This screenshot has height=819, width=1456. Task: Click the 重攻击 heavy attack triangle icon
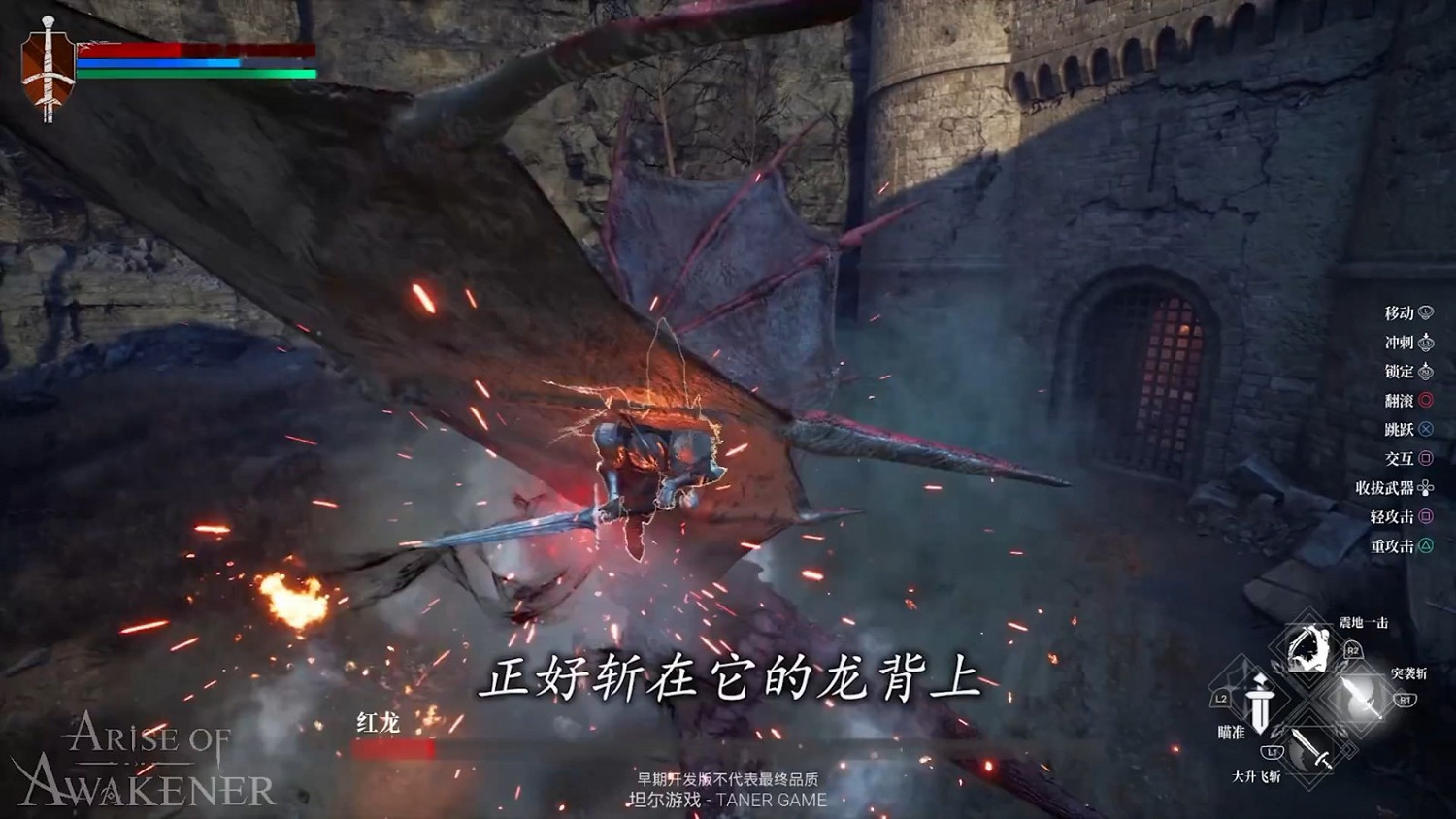pyautogui.click(x=1426, y=545)
